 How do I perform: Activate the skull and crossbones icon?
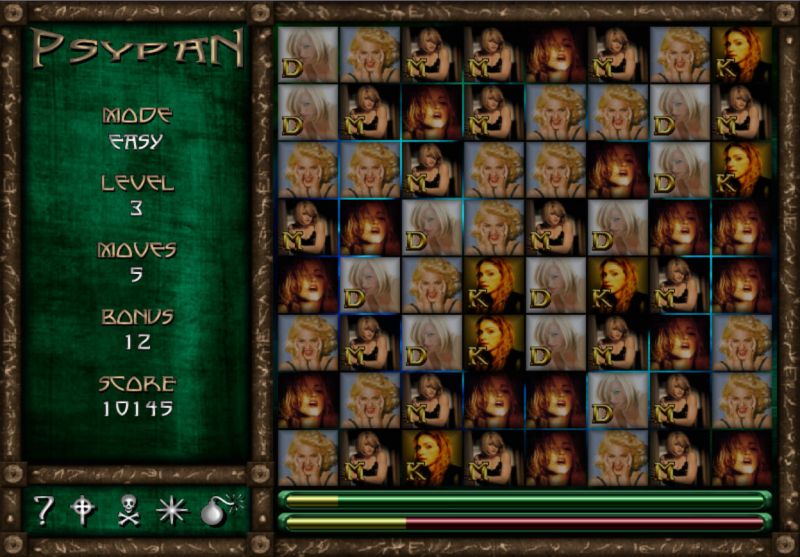127,511
